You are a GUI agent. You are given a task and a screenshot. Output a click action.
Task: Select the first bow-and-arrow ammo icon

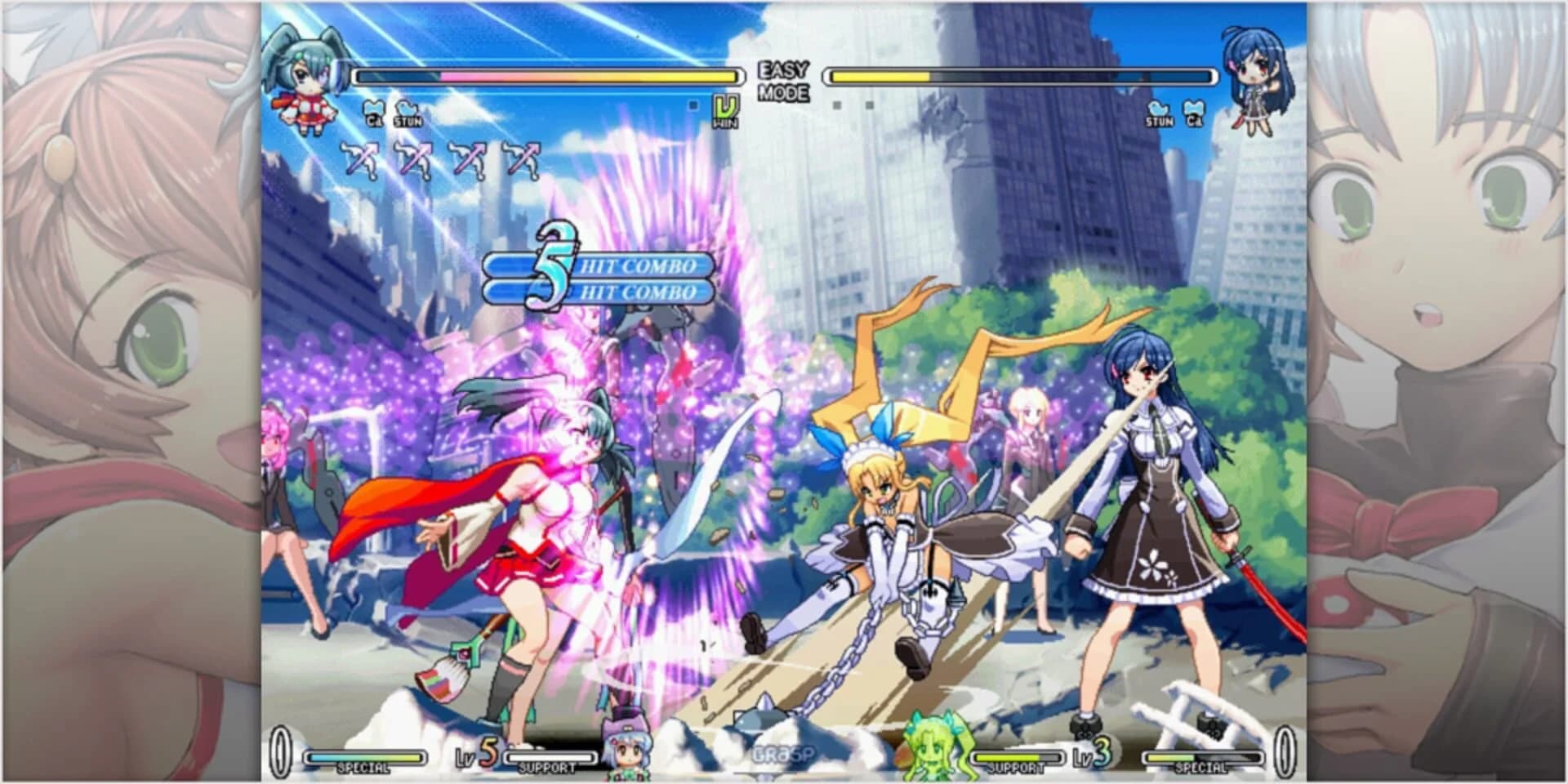pos(358,159)
